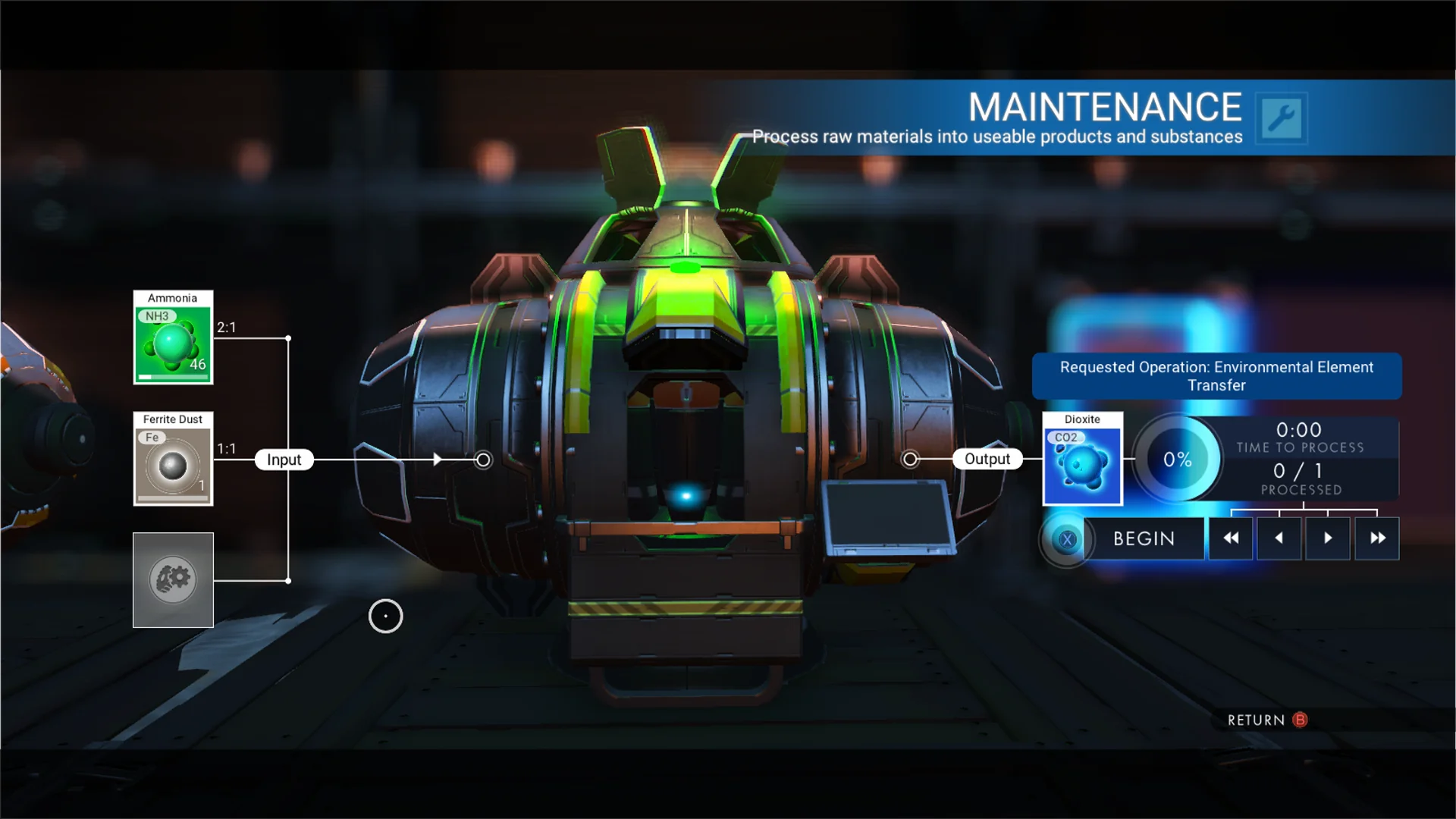The height and width of the screenshot is (819, 1456).
Task: Click the Ferrite Dust Fe sphere icon
Action: click(171, 464)
